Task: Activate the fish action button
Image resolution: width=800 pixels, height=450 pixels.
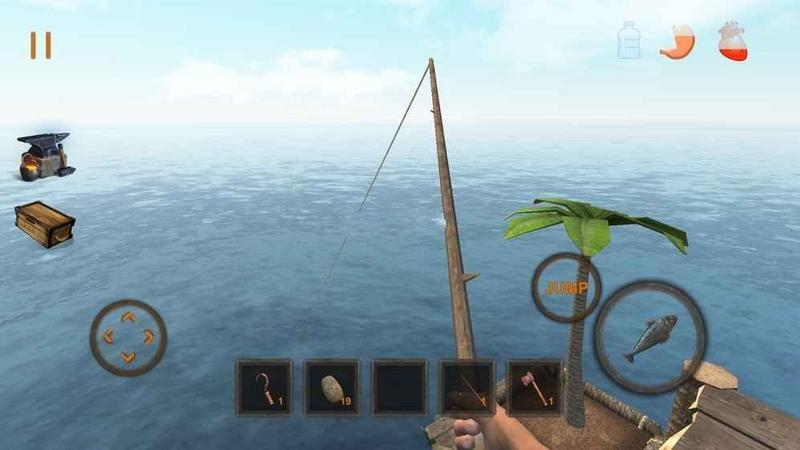Action: [650, 337]
